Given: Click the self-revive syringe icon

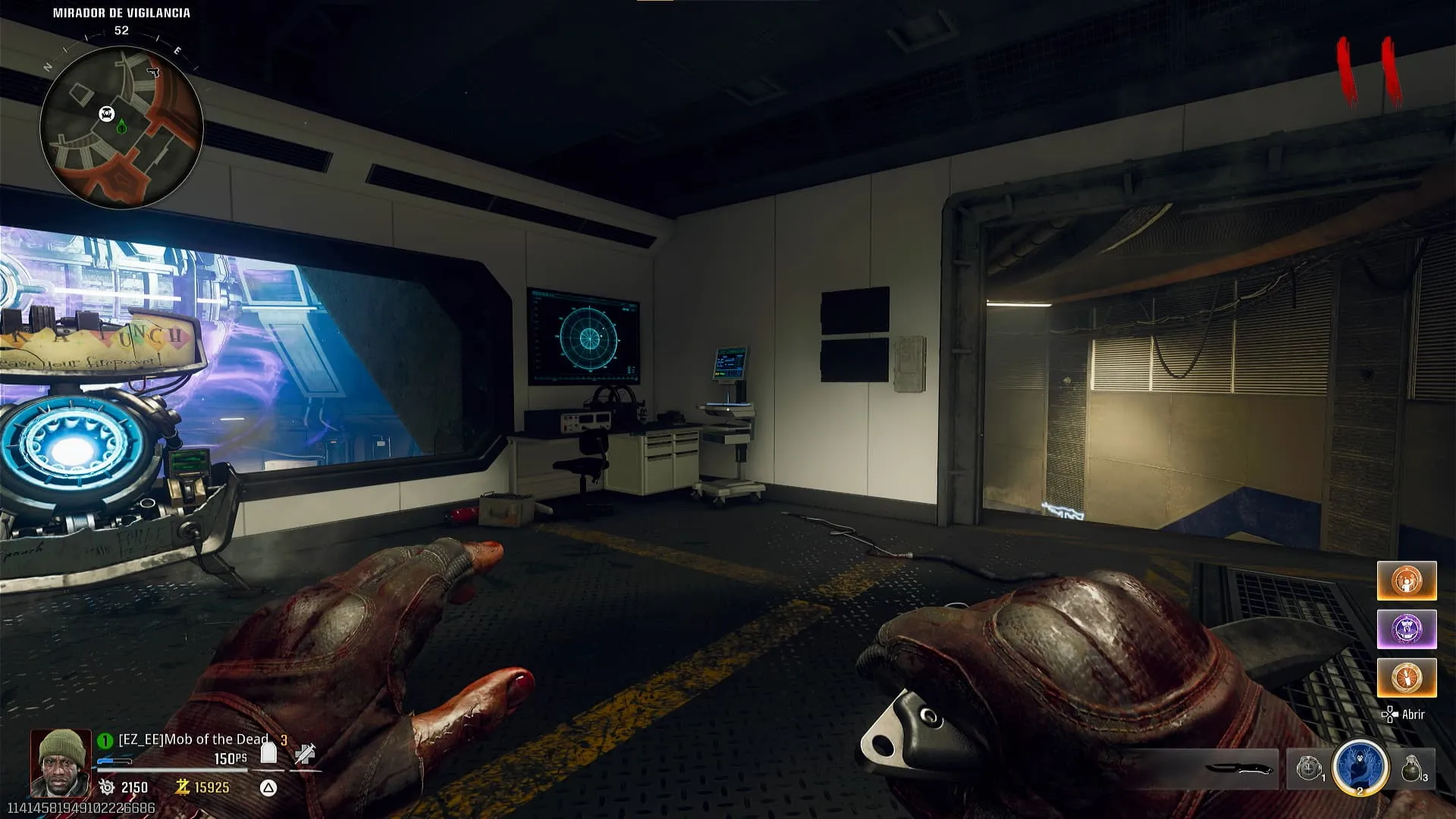Looking at the screenshot, I should click(305, 754).
